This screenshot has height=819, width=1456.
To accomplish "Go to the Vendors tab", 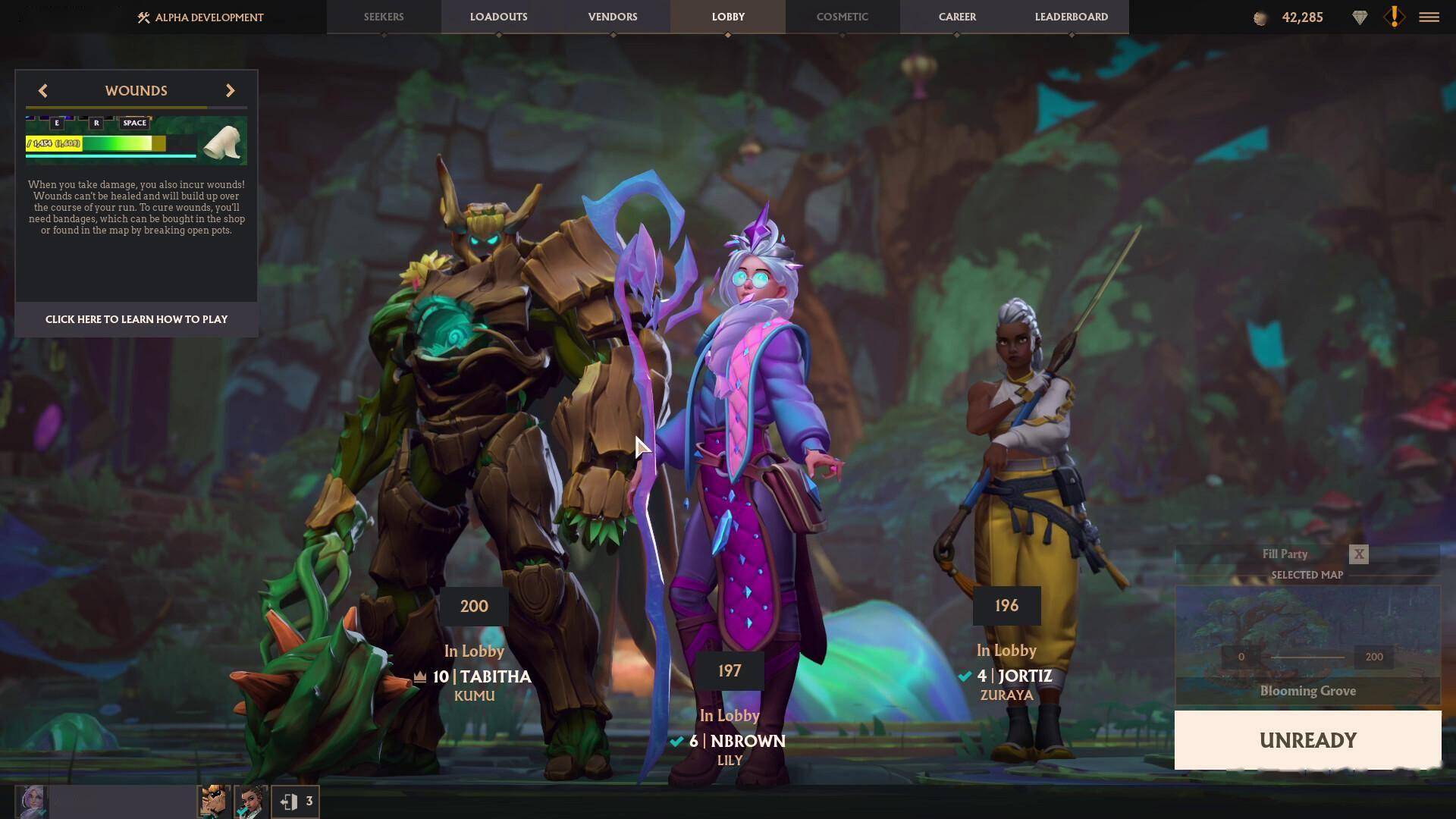I will tap(613, 17).
